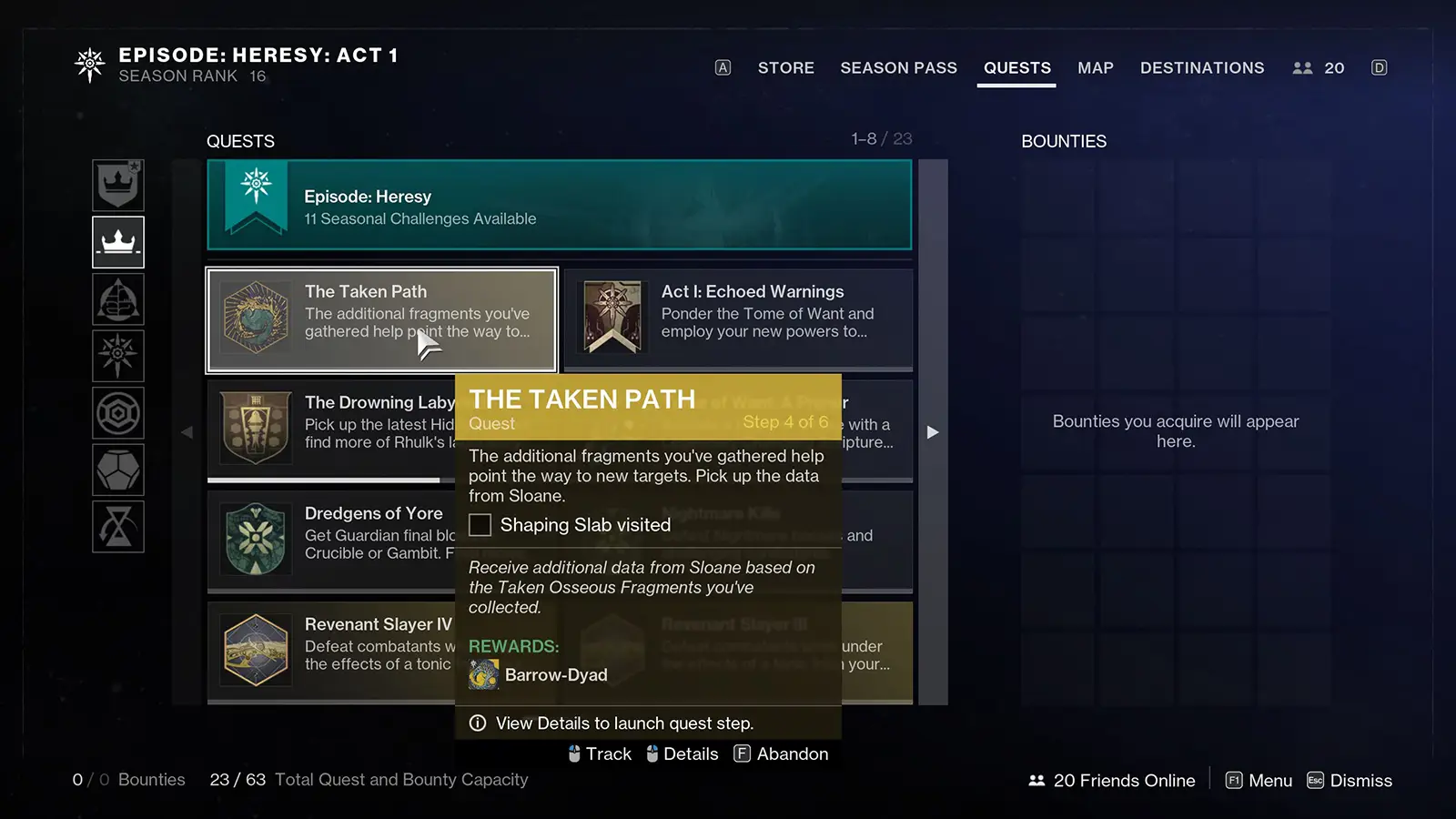Image resolution: width=1456 pixels, height=819 pixels.
Task: Select the hourglass filter at sidebar bottom
Action: (x=118, y=526)
